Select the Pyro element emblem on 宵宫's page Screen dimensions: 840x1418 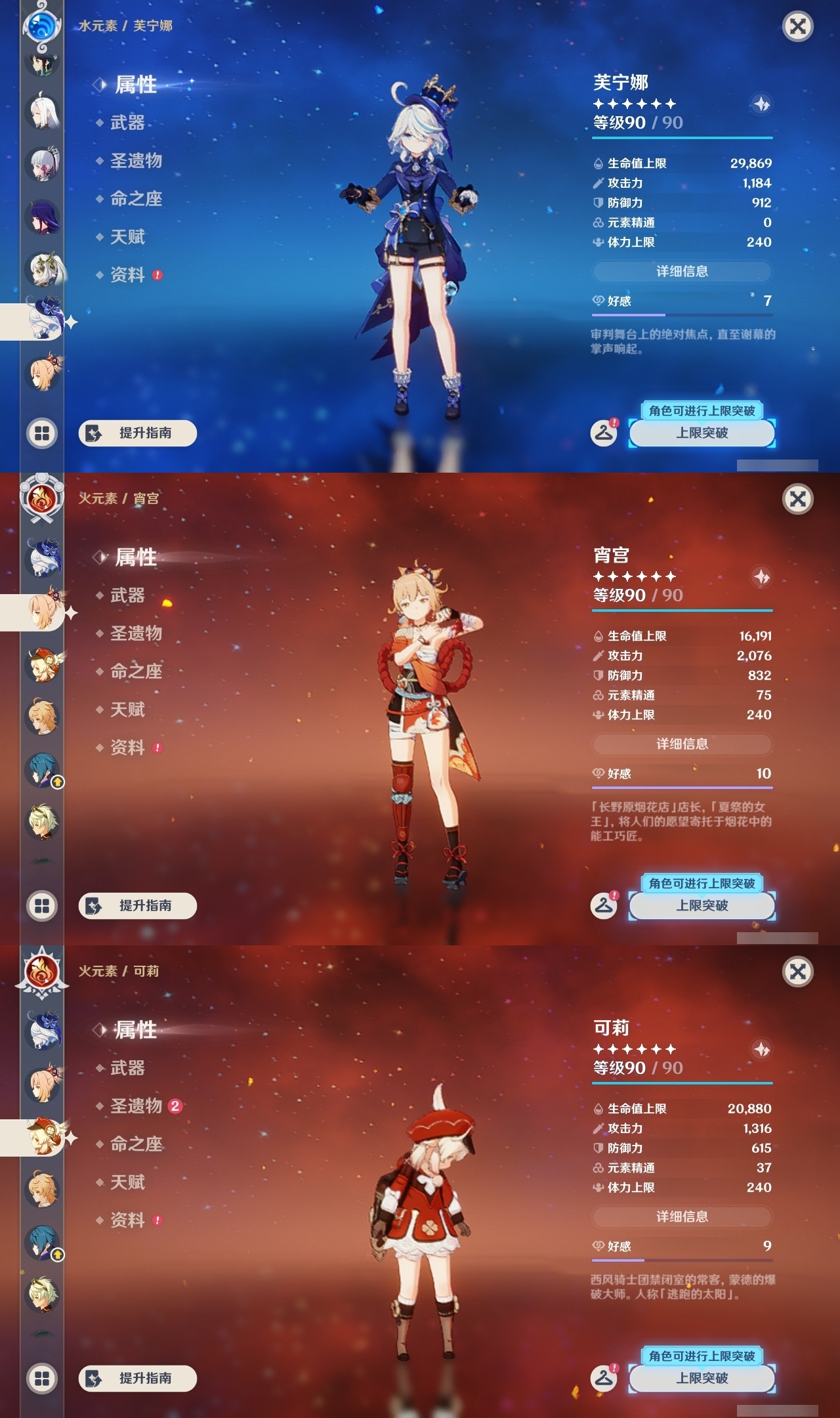(41, 499)
